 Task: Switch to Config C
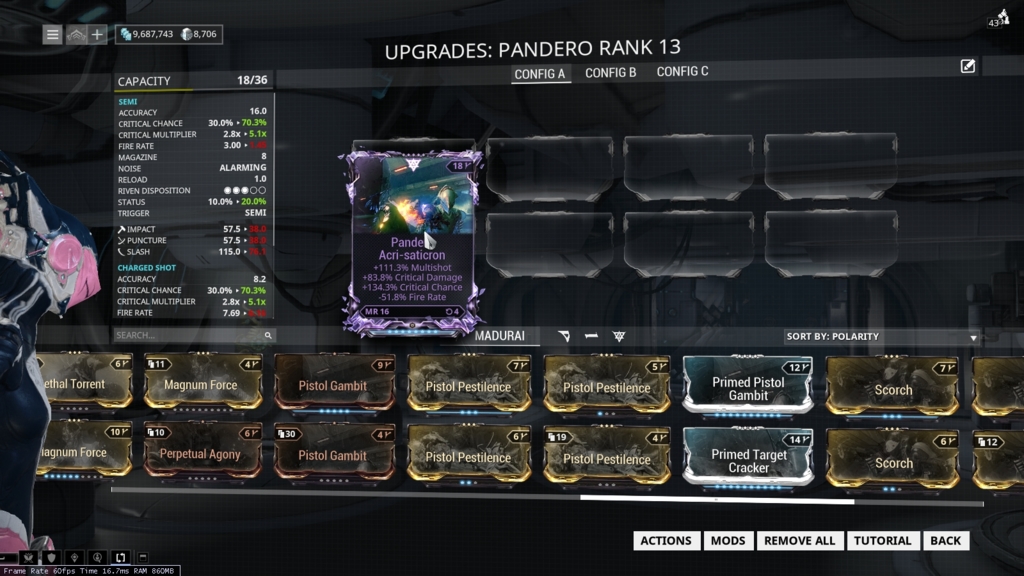click(683, 72)
